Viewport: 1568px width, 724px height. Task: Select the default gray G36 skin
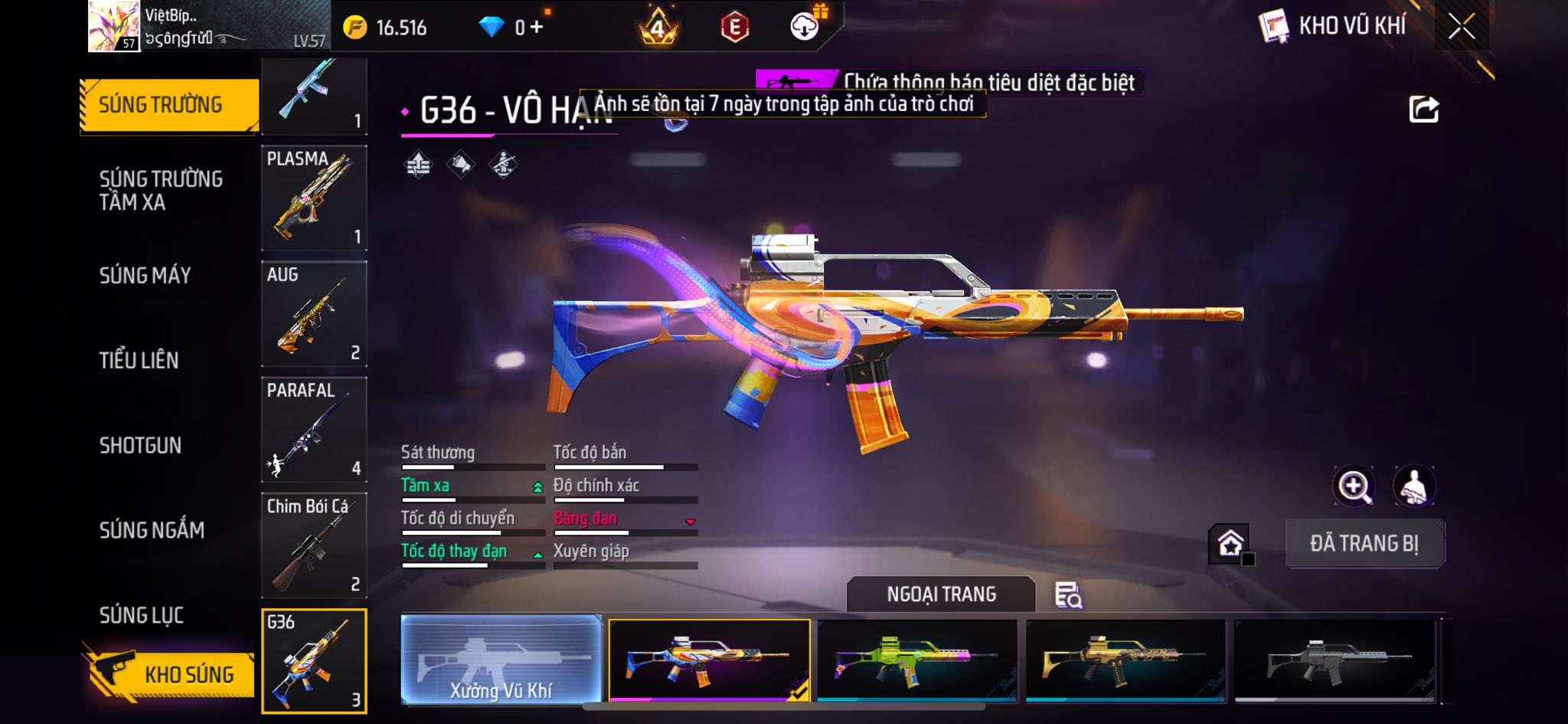[1334, 659]
